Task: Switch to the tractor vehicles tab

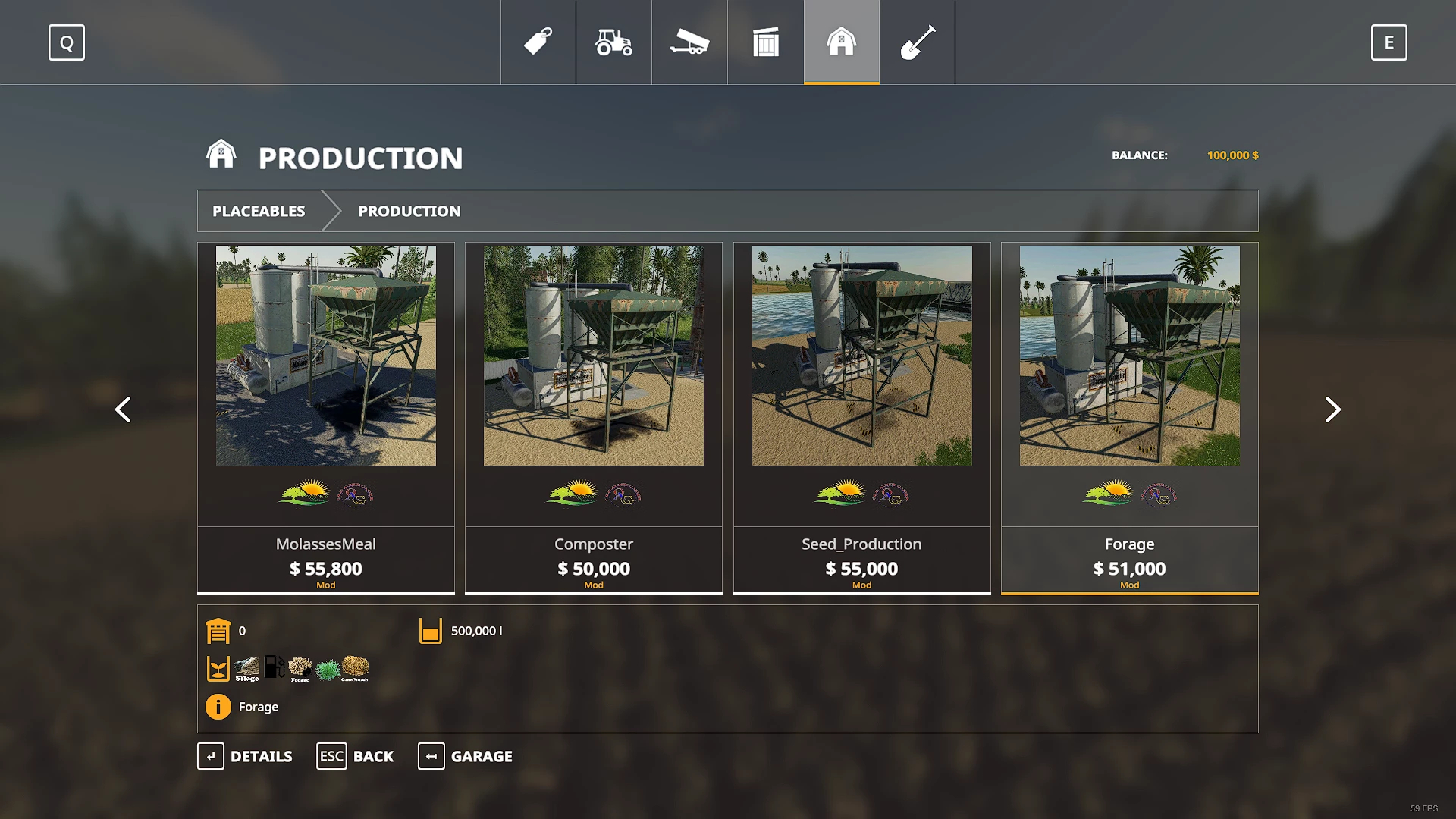Action: (613, 42)
